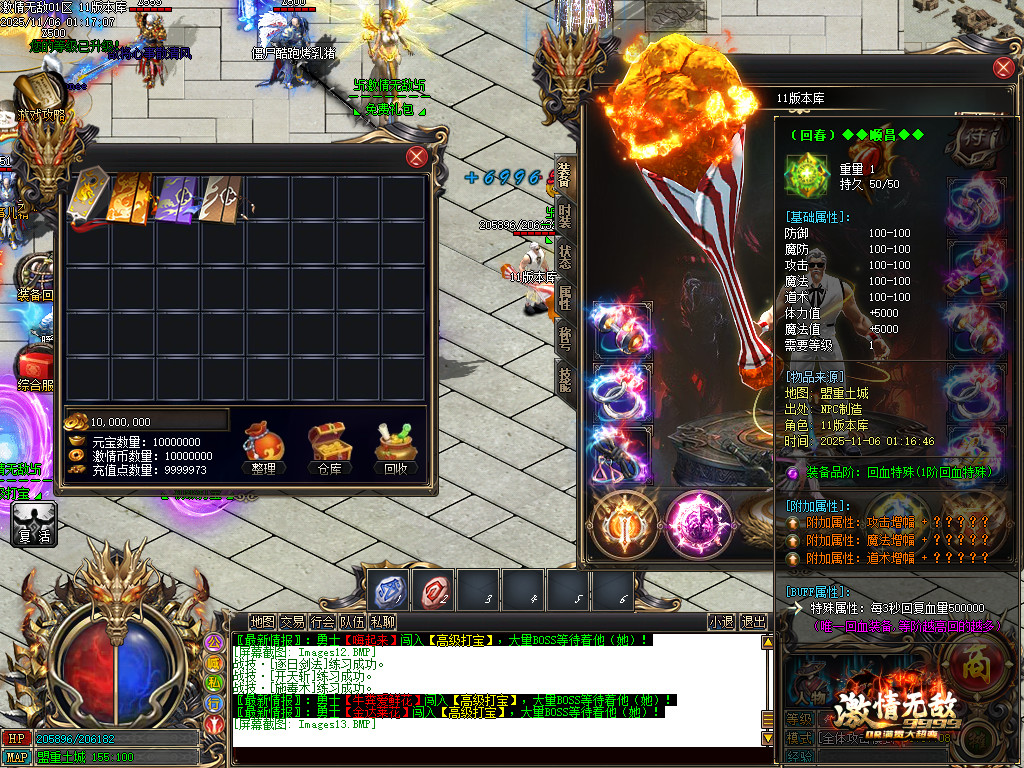Click the 退出 exit game button
The width and height of the screenshot is (1024, 768).
753,622
